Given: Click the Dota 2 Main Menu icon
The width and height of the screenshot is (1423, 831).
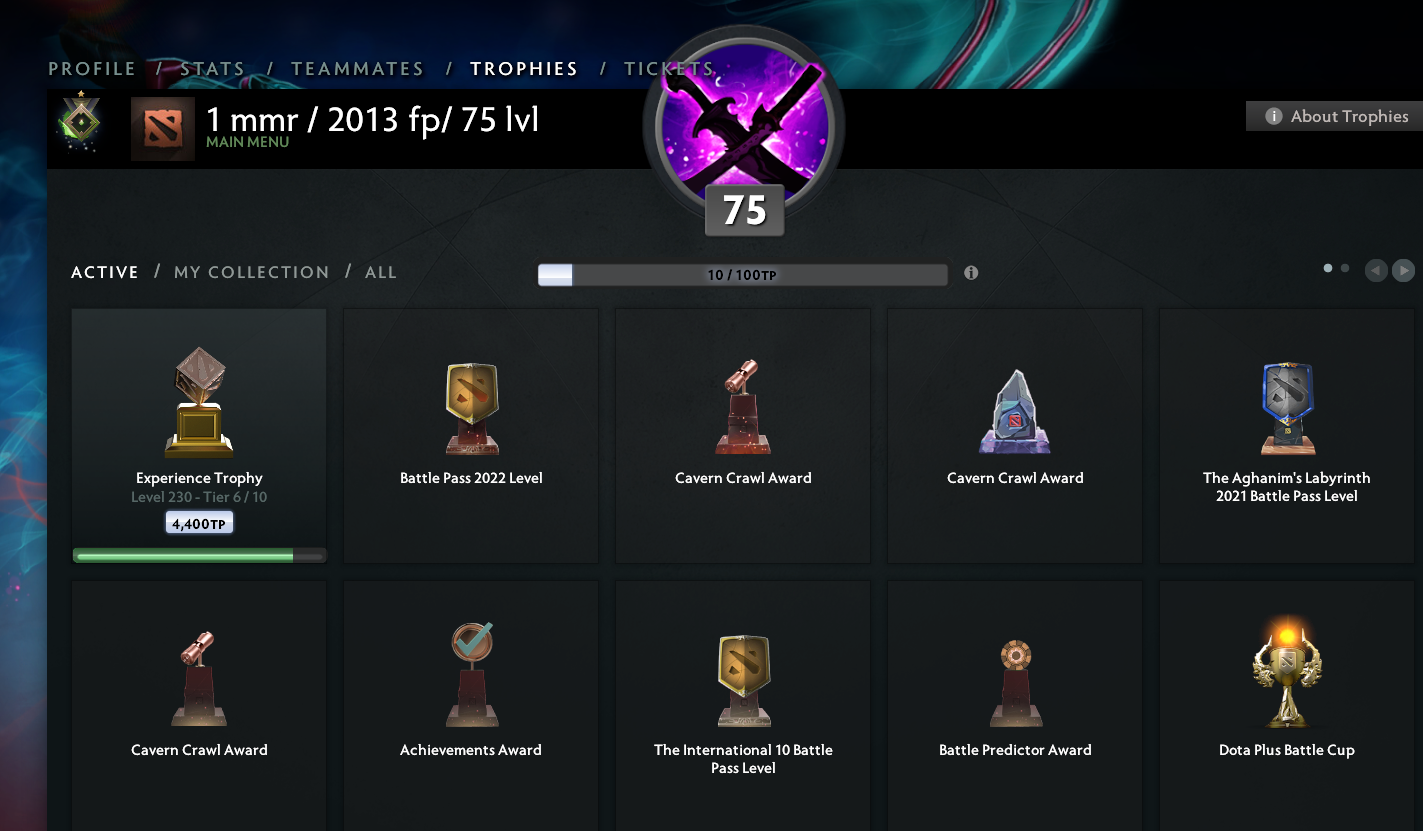Looking at the screenshot, I should (x=162, y=128).
